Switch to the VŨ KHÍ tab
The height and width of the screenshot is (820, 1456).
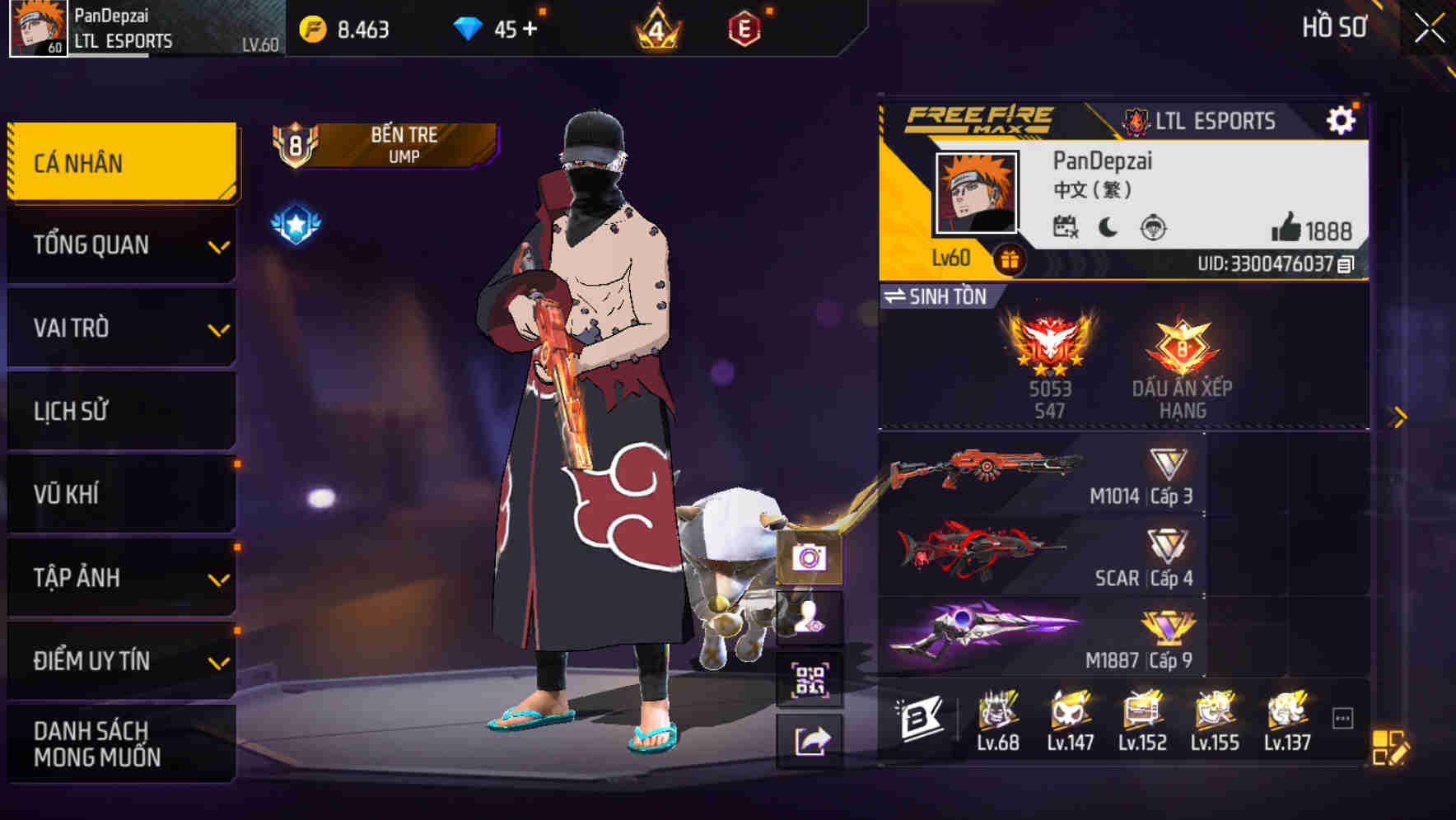click(x=120, y=493)
